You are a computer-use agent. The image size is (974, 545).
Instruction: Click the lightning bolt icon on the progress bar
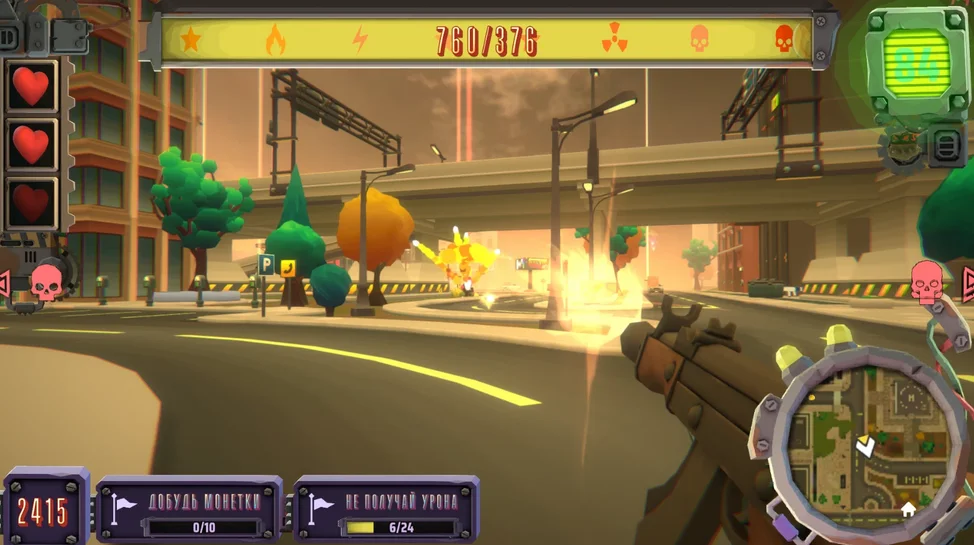click(x=360, y=40)
